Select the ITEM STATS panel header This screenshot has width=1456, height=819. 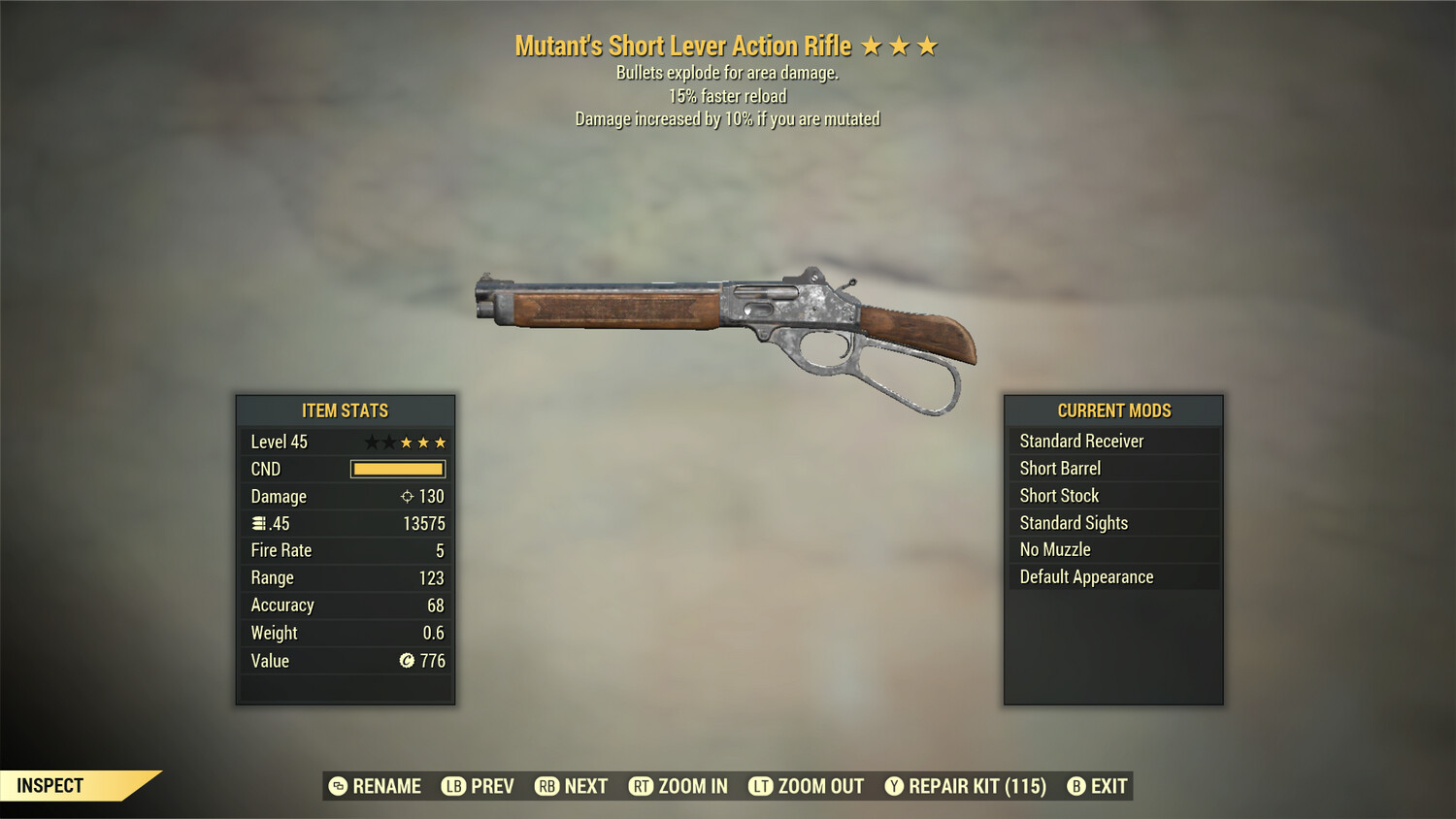pos(345,410)
